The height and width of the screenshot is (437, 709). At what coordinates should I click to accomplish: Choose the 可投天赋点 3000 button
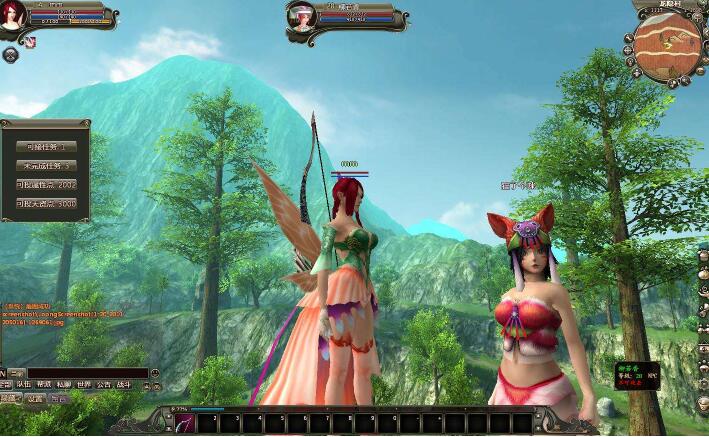point(46,203)
